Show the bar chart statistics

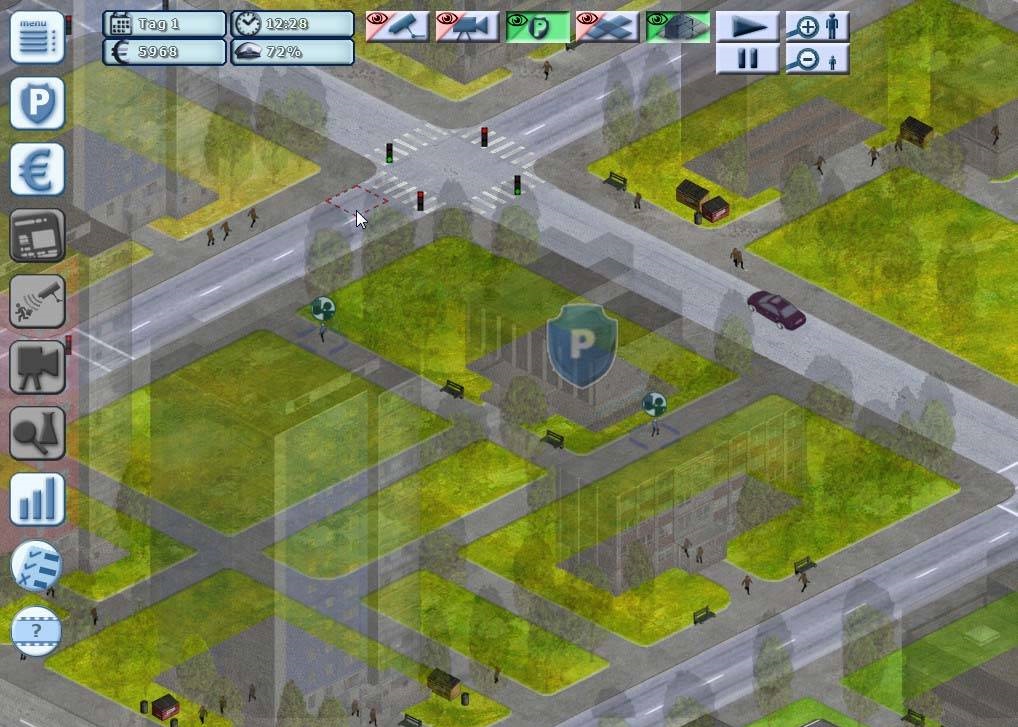coord(38,499)
